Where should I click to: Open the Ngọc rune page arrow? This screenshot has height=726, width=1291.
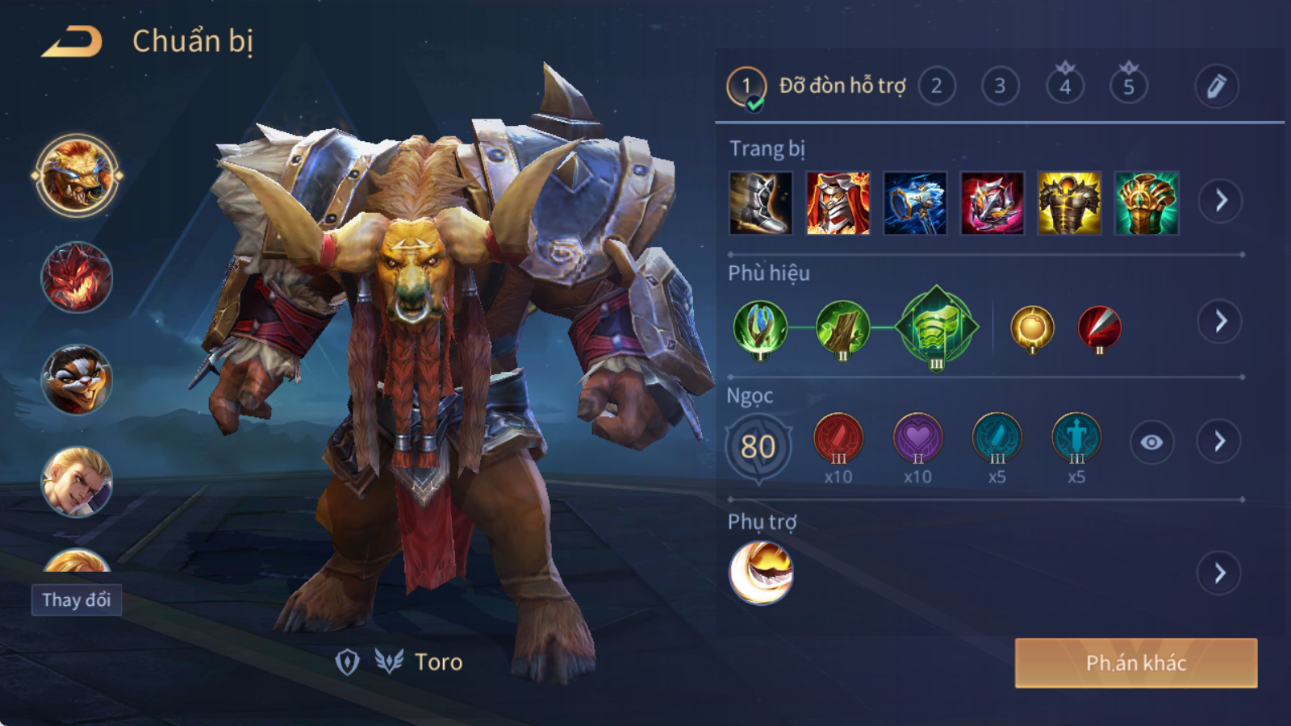tap(1219, 441)
